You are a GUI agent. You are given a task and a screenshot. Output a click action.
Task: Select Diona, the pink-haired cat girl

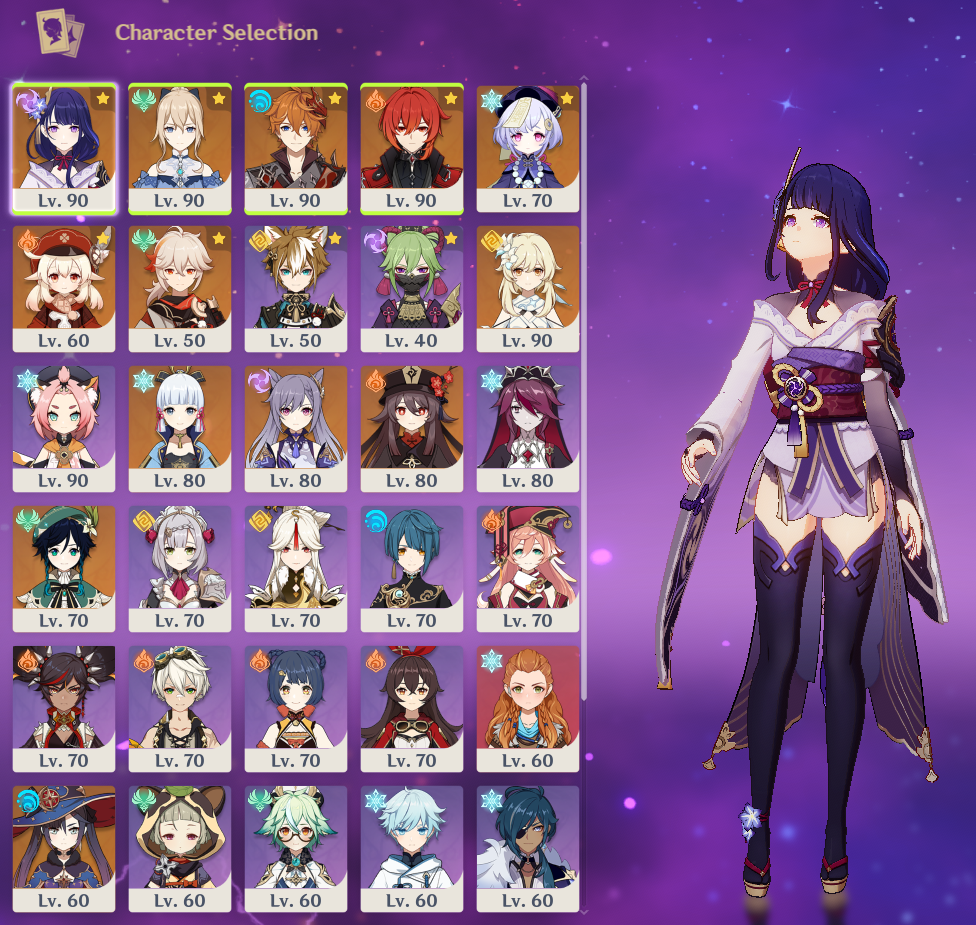(64, 428)
